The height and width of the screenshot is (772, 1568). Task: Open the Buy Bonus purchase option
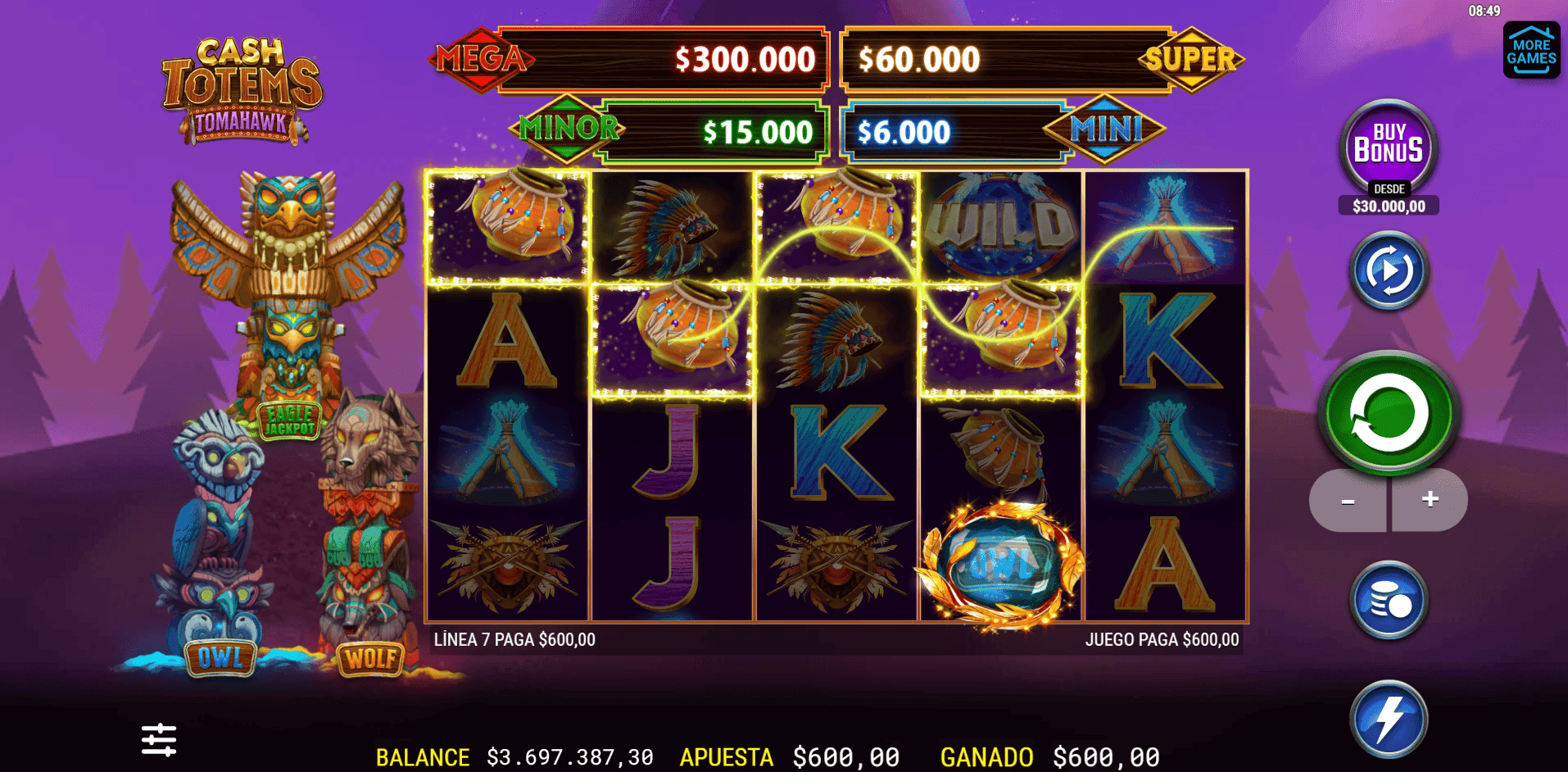coord(1388,148)
